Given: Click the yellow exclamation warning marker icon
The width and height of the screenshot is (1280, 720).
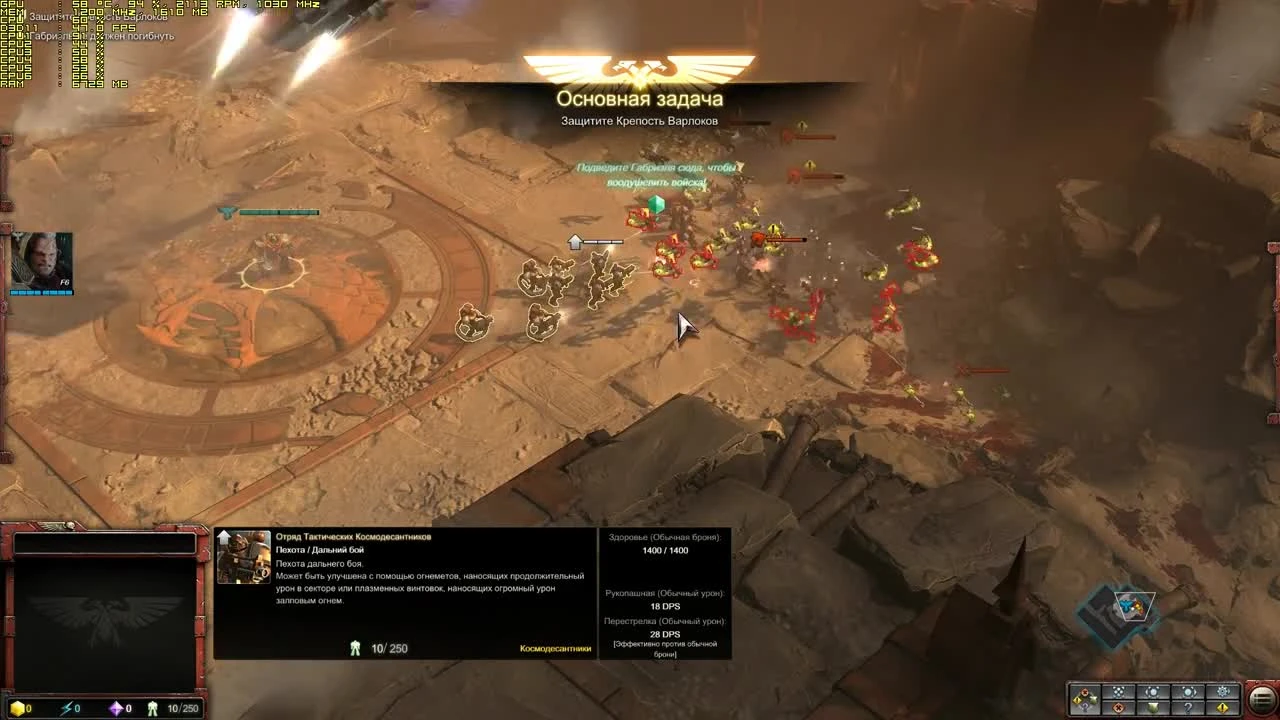Looking at the screenshot, I should coord(1221,707).
